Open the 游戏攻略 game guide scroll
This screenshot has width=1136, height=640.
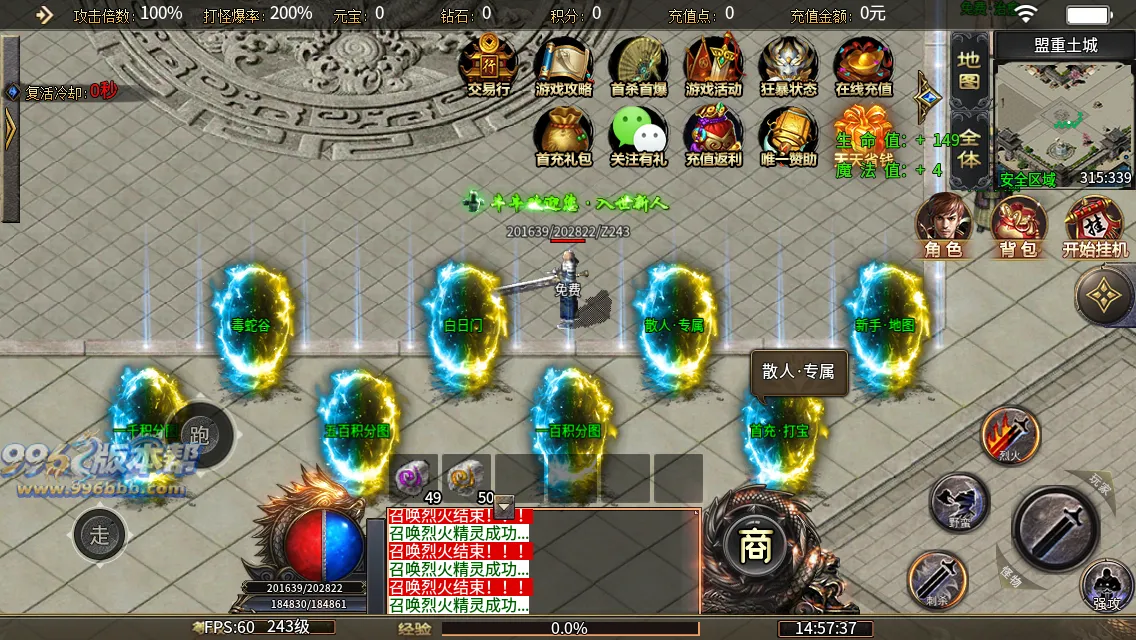click(x=564, y=62)
